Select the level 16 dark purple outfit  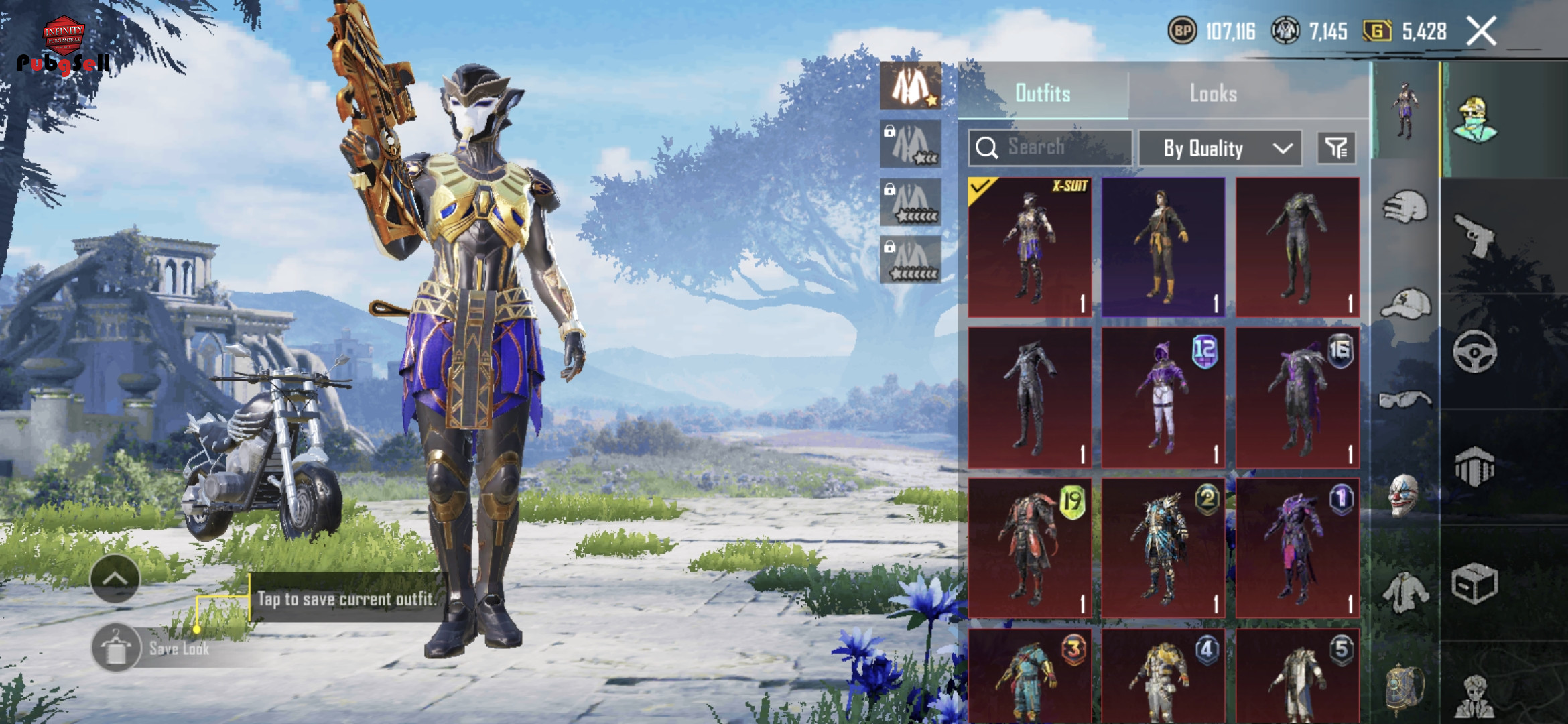click(1297, 398)
